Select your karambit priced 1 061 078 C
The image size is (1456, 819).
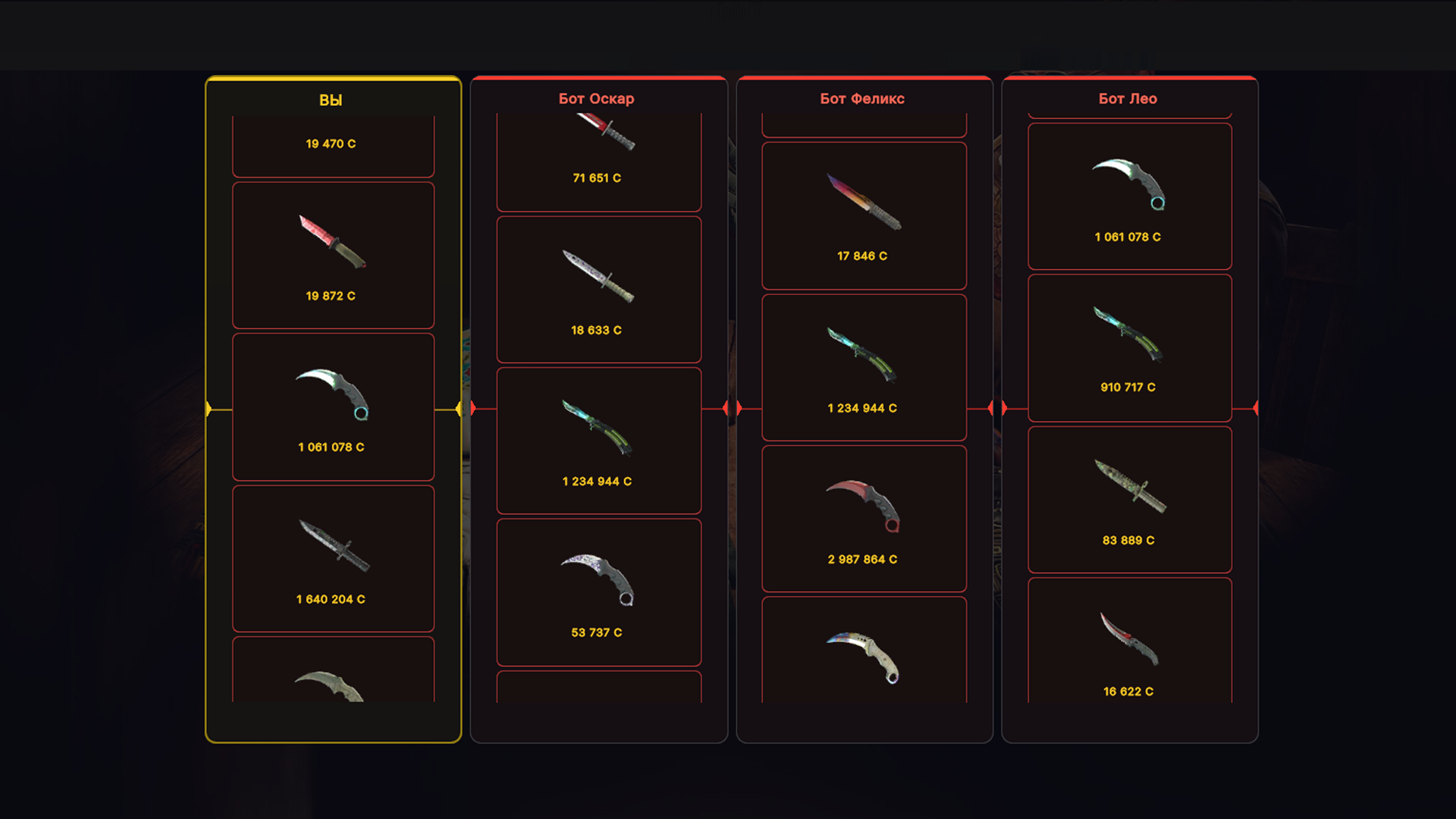coord(332,407)
